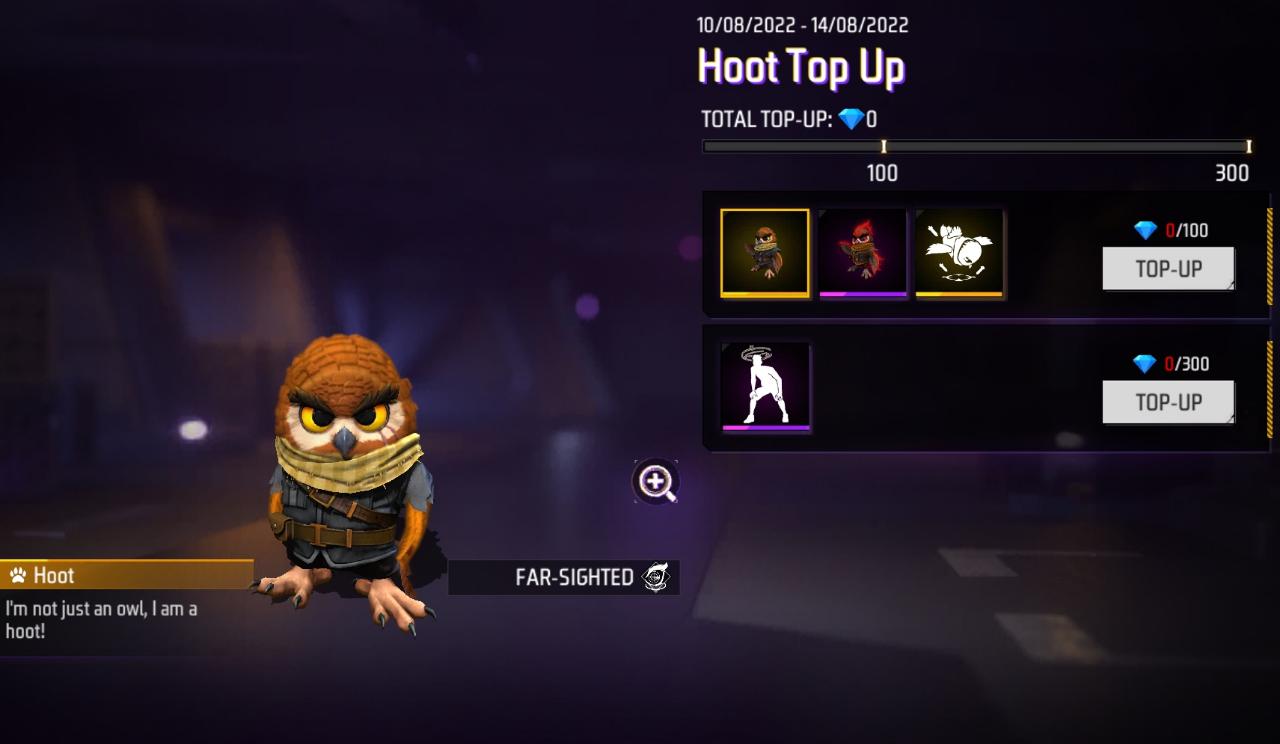Image resolution: width=1280 pixels, height=744 pixels.
Task: Choose the white flying owl emote reward
Action: coord(959,253)
